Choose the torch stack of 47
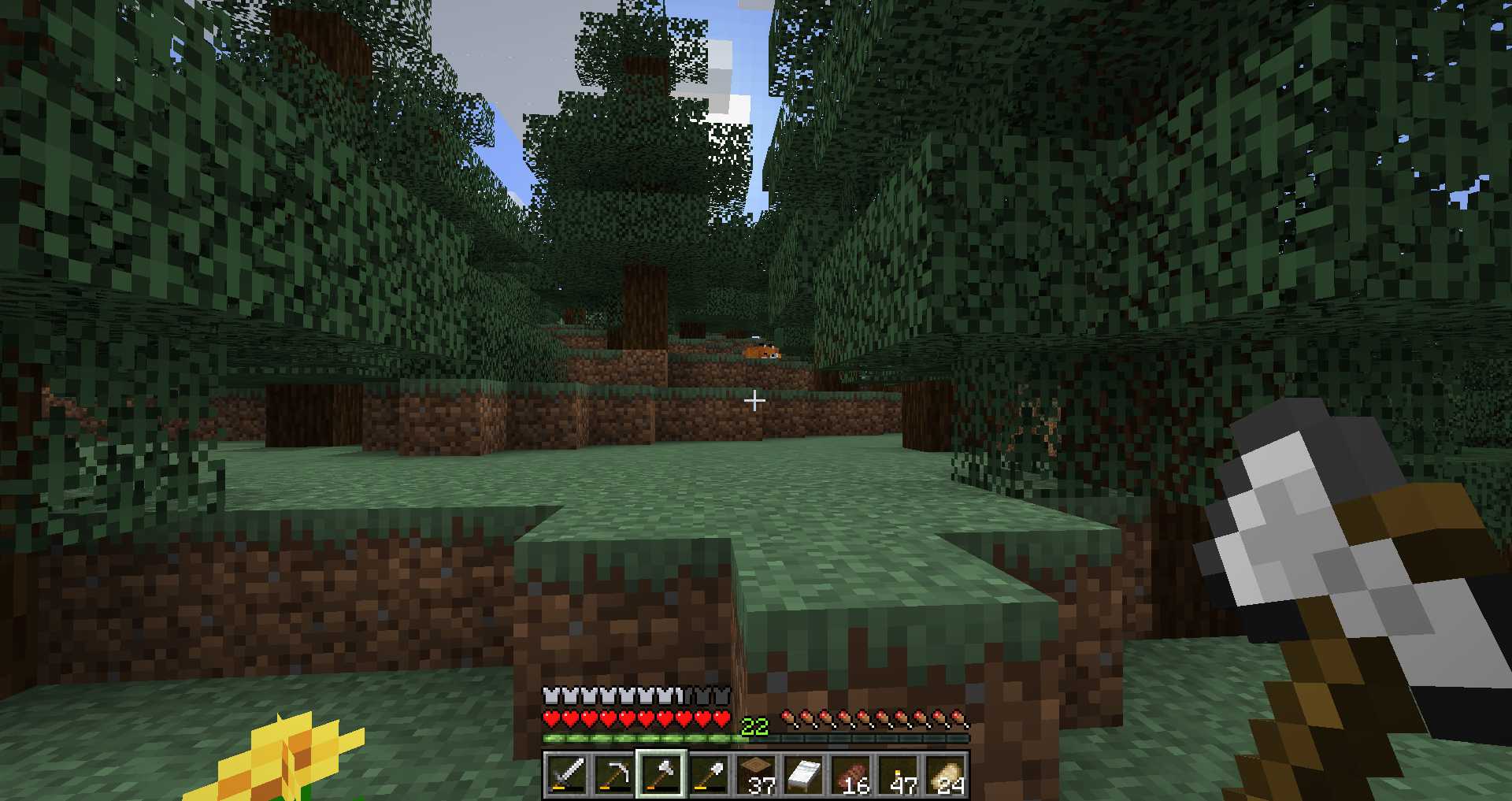Viewport: 1512px width, 801px height. click(x=899, y=774)
